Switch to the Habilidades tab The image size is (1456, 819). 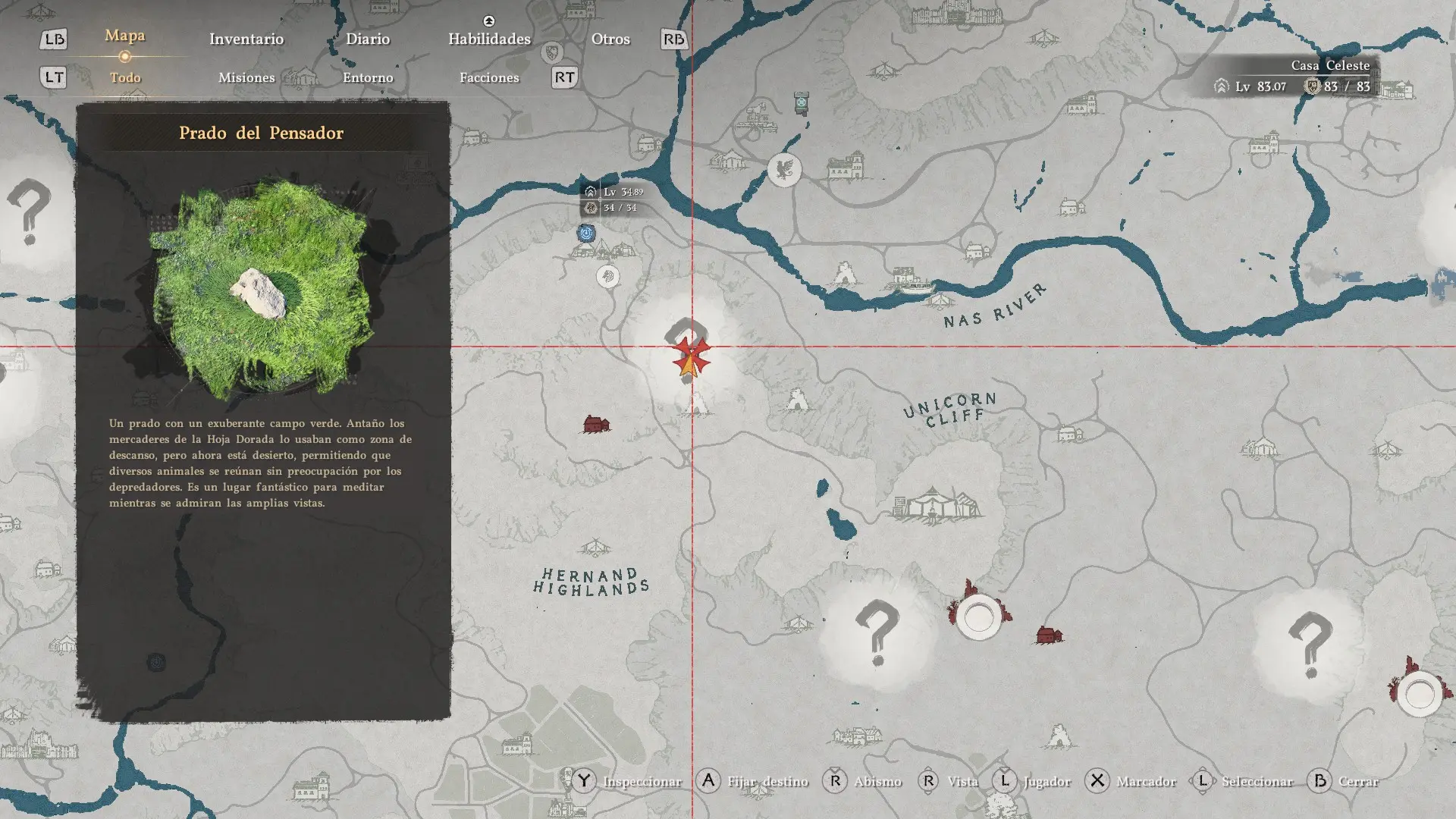pyautogui.click(x=489, y=39)
